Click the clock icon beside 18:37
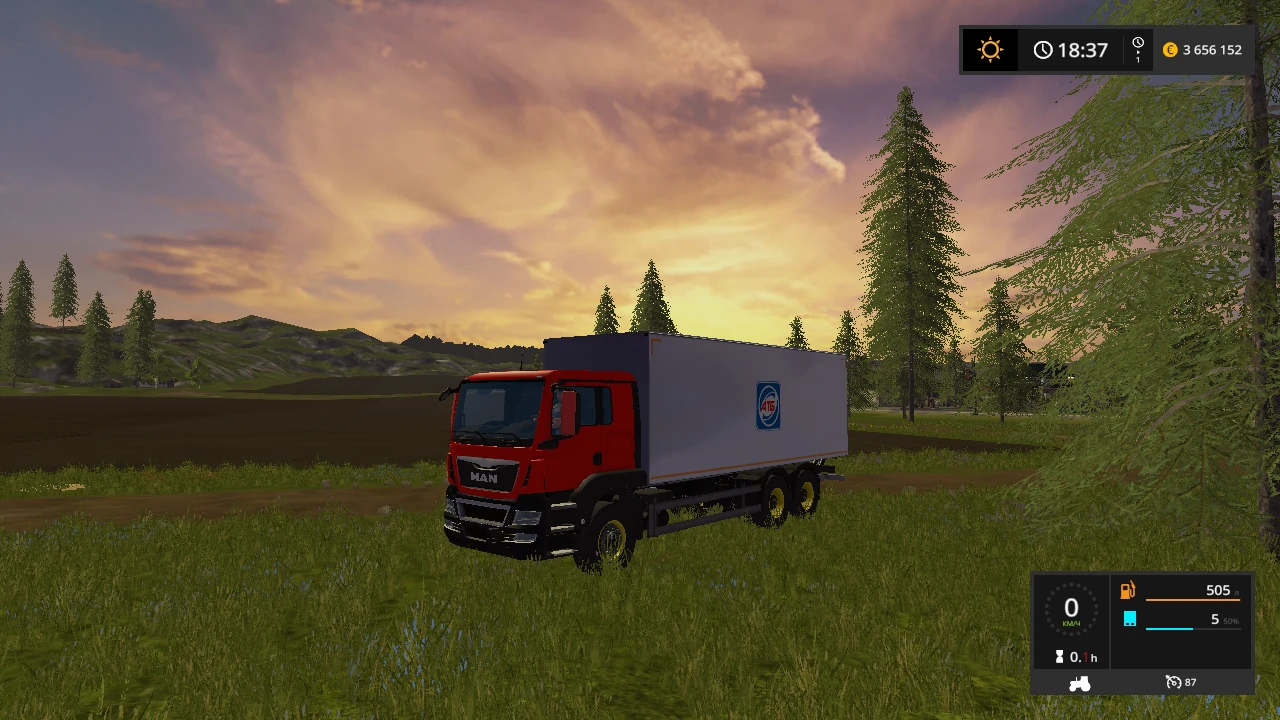The width and height of the screenshot is (1280, 720). click(1044, 49)
